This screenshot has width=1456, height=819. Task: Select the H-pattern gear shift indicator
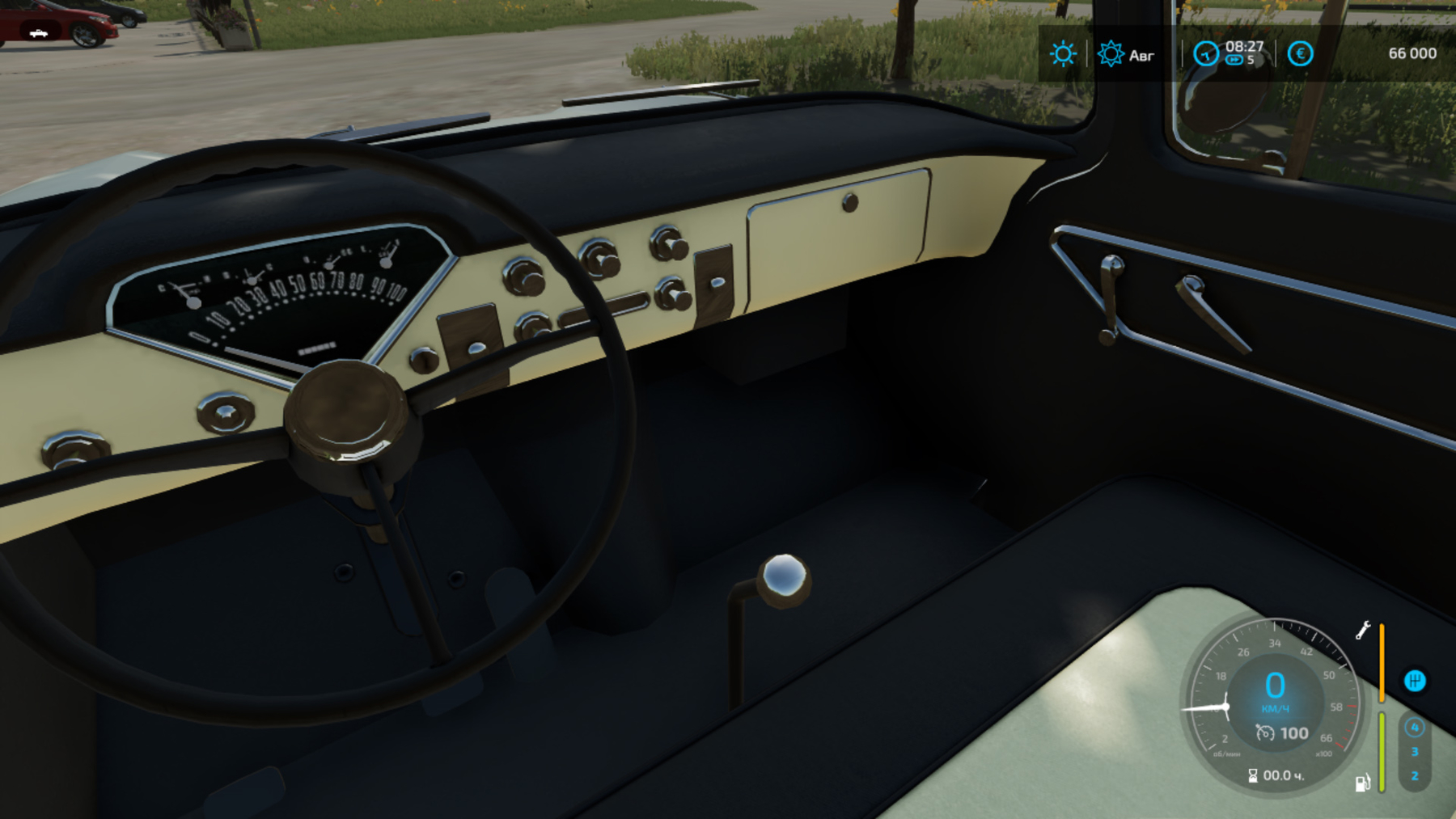pyautogui.click(x=1416, y=682)
